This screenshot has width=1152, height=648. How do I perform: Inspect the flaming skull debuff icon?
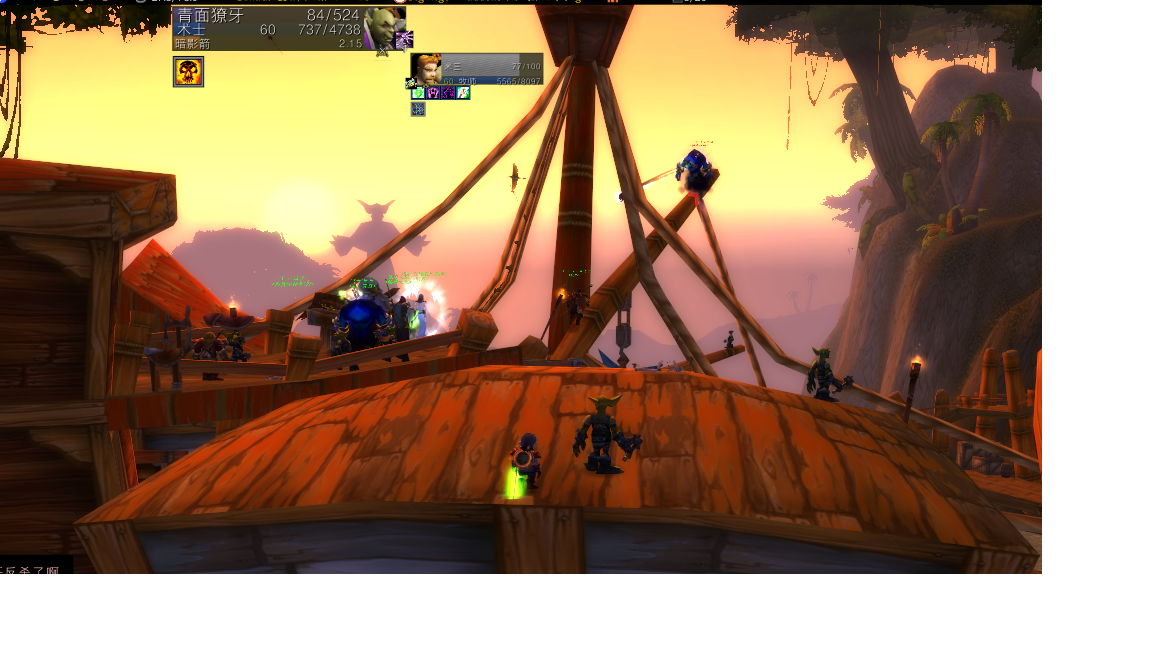point(188,71)
